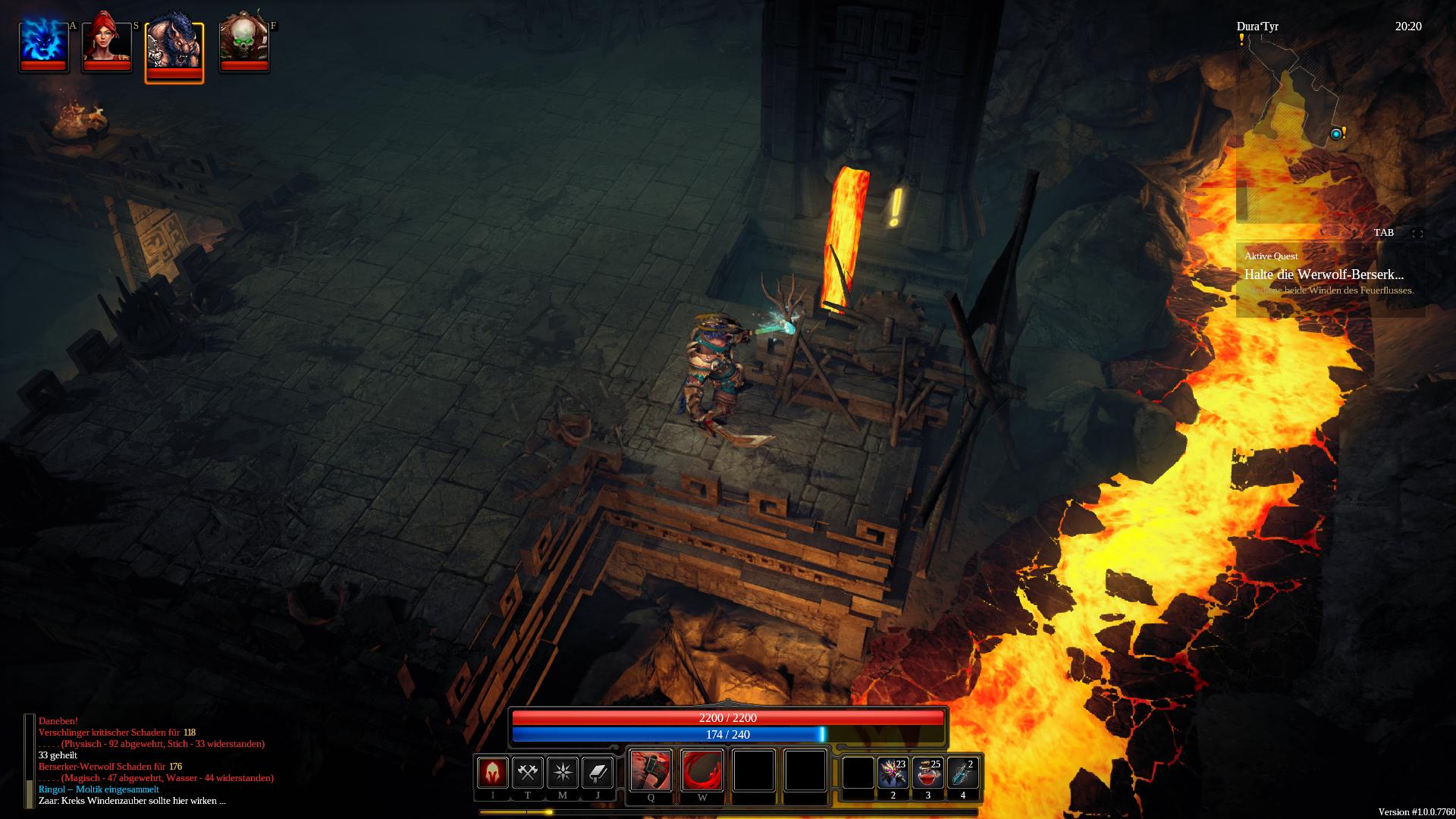Activate the bloody axe ability
The image size is (1456, 819).
[651, 770]
